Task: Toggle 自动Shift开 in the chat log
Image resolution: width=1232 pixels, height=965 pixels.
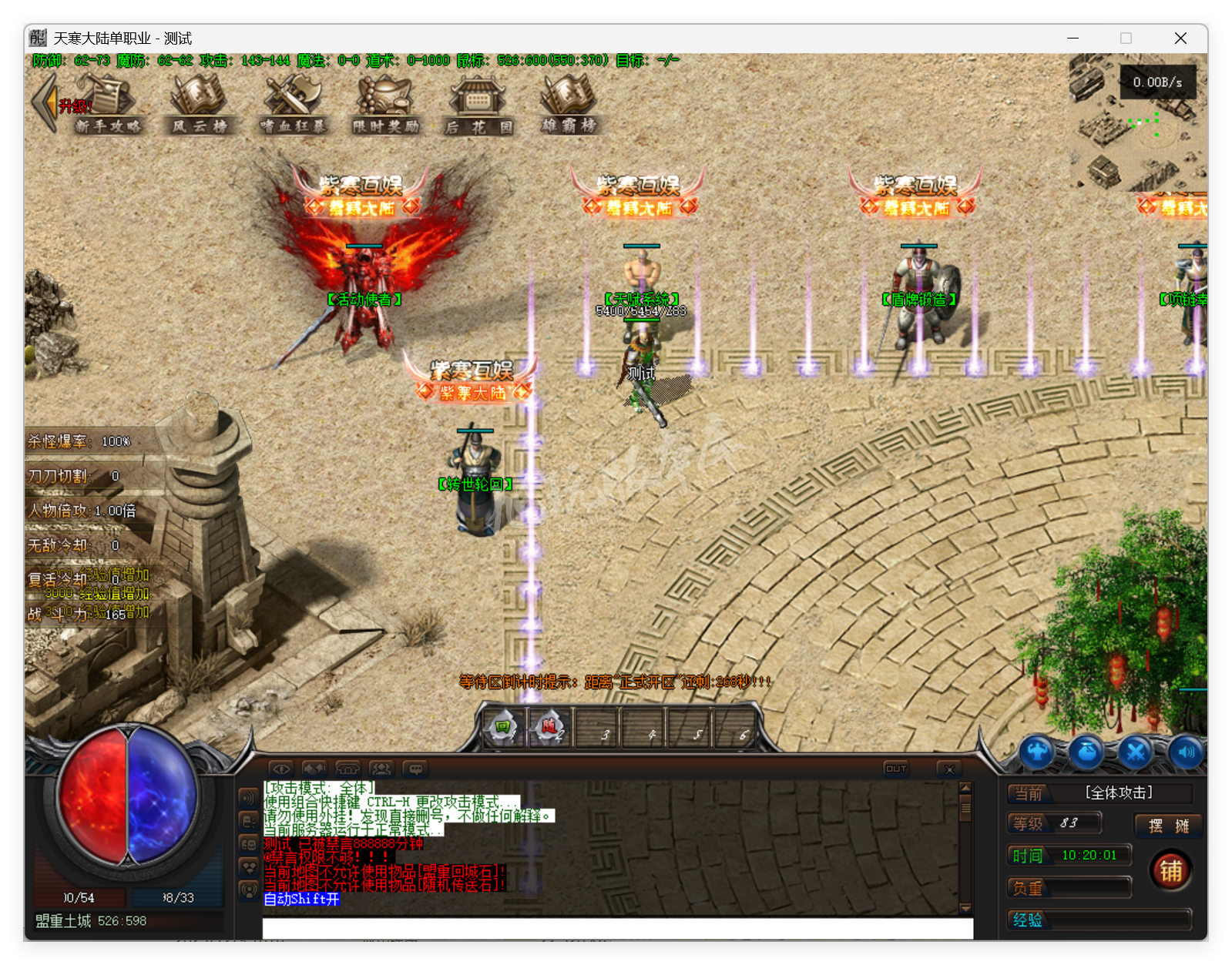Action: [300, 900]
